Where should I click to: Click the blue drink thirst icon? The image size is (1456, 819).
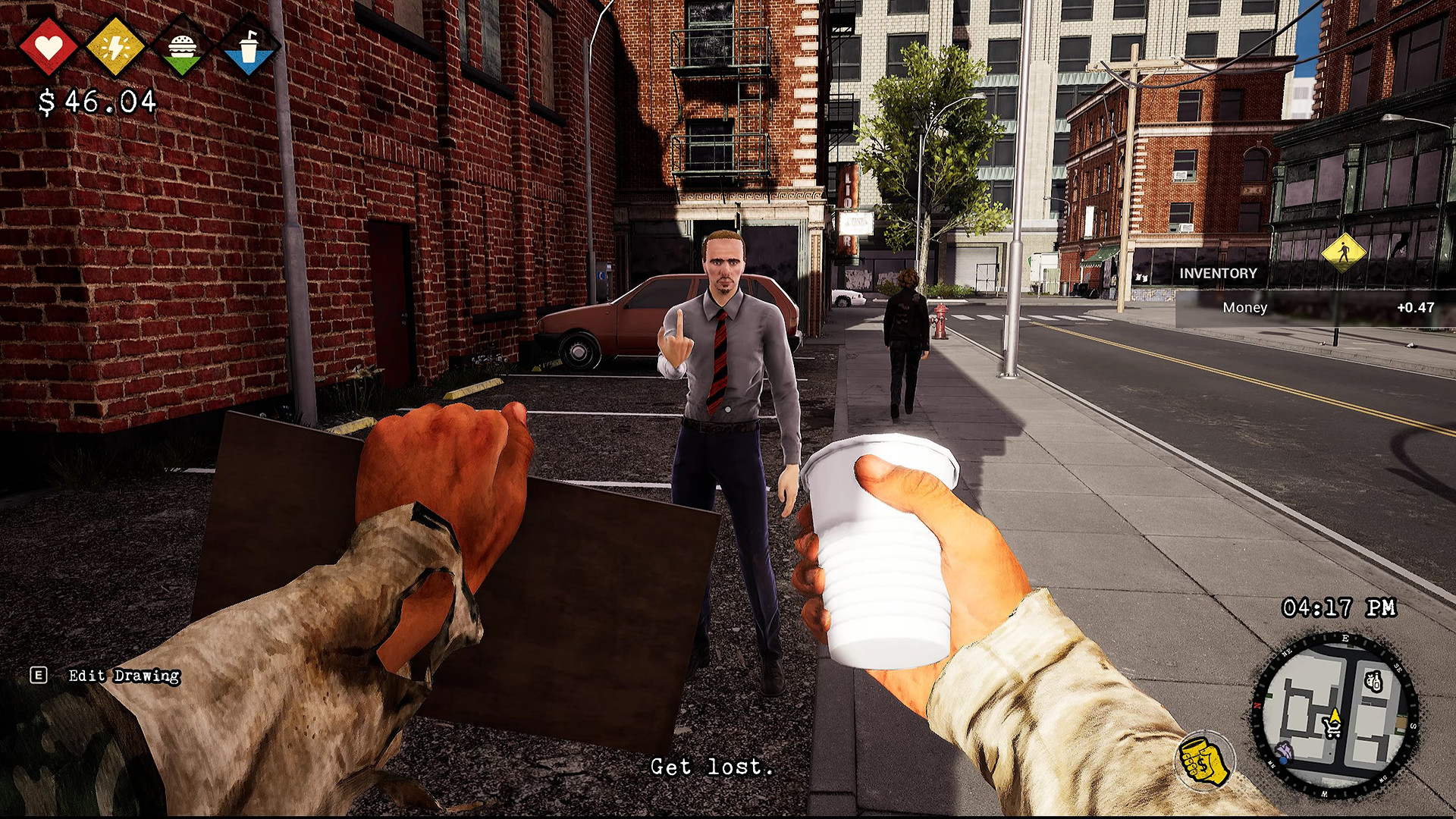(x=250, y=47)
